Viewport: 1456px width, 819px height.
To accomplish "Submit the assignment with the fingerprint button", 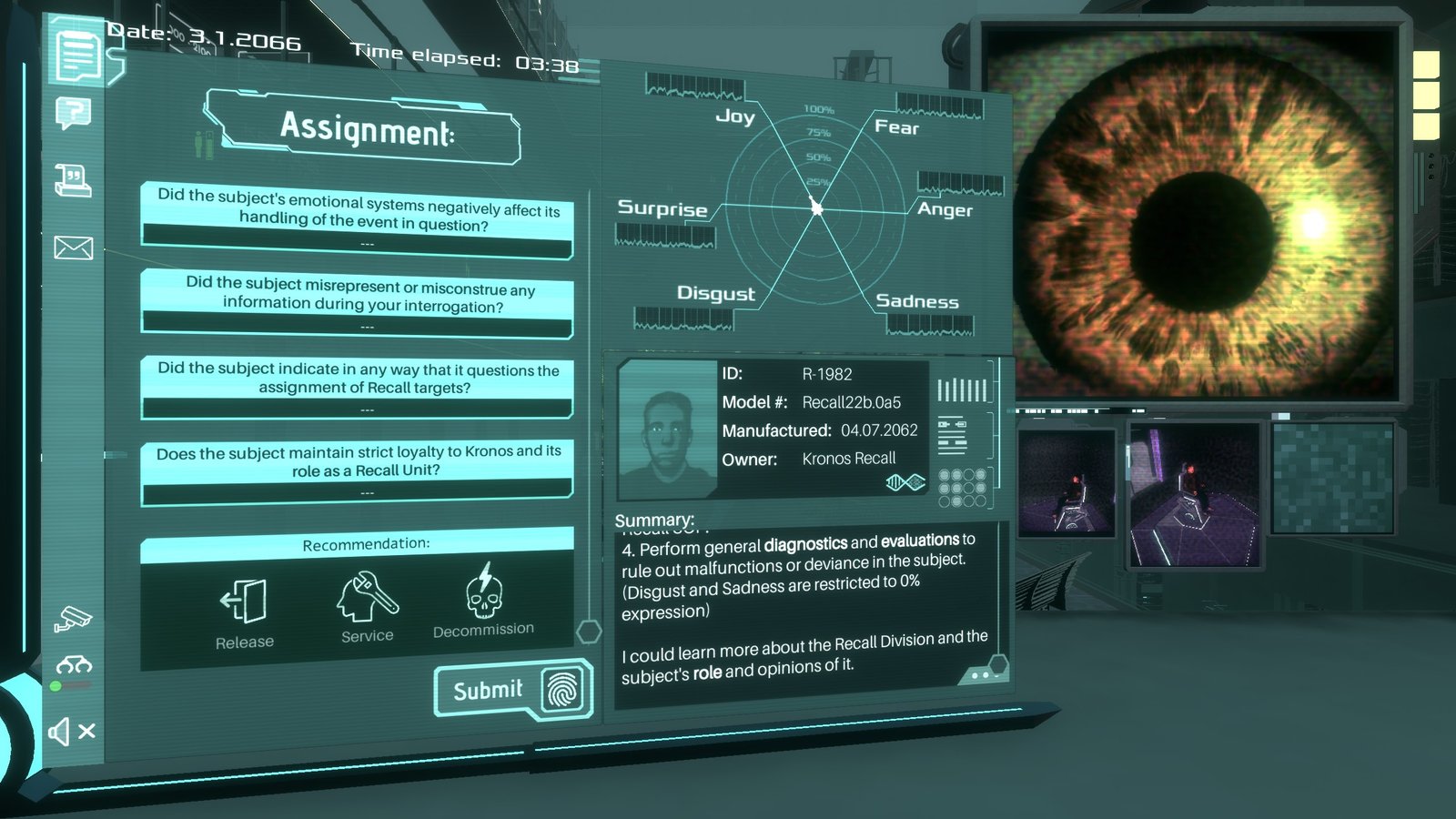I will [x=513, y=691].
